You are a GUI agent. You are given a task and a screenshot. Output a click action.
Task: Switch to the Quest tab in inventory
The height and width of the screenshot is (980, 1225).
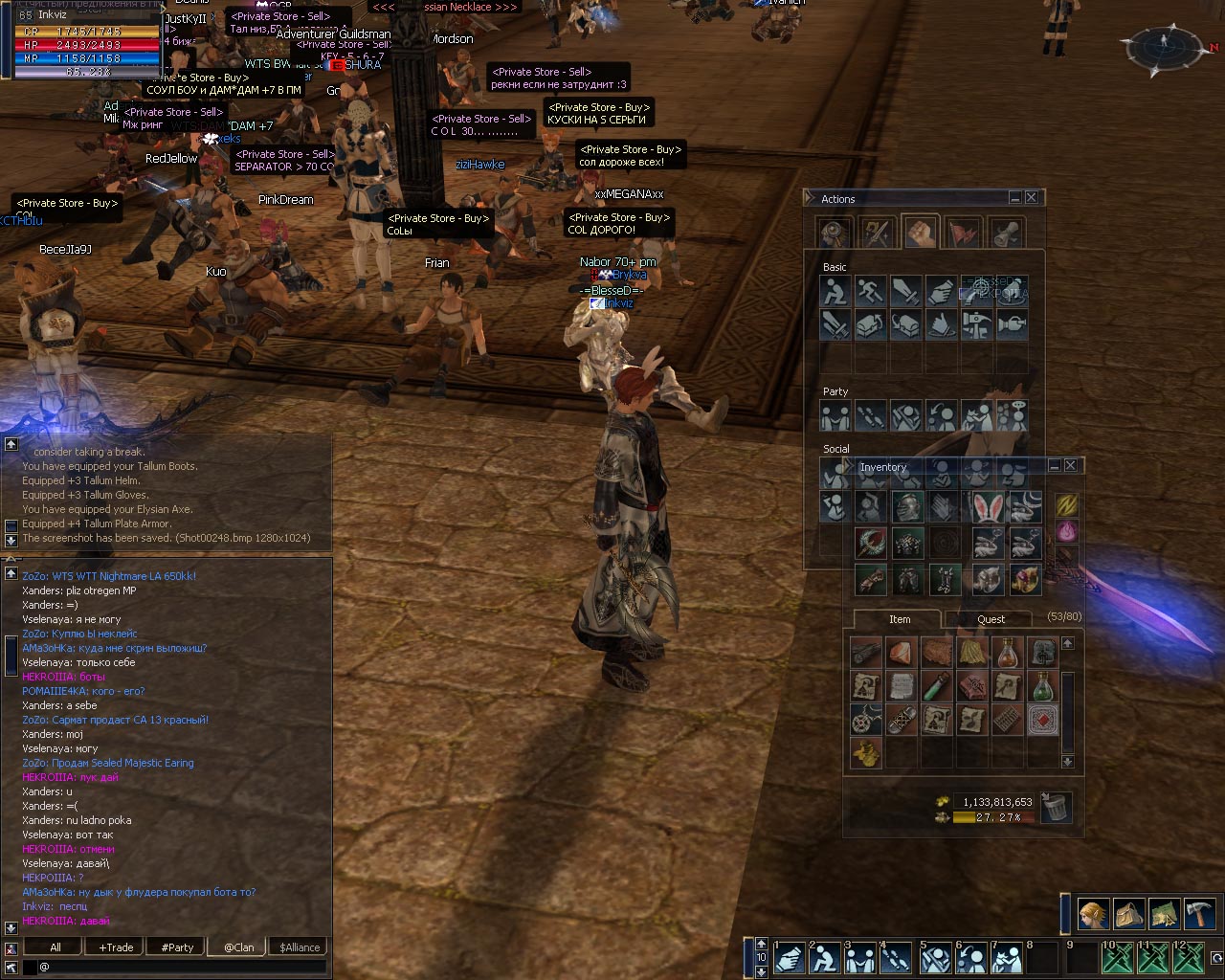click(x=991, y=619)
